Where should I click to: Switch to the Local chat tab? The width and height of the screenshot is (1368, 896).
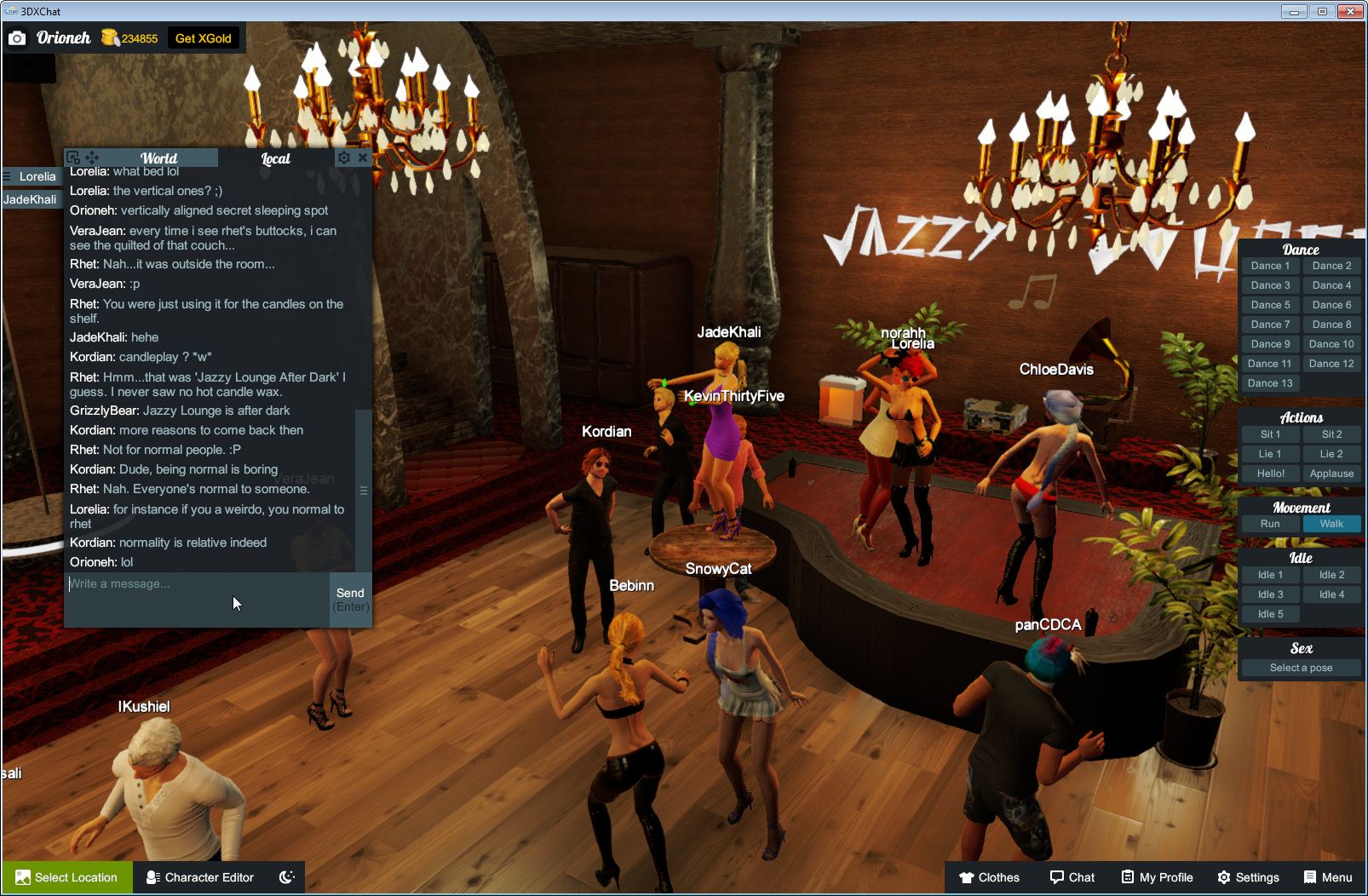click(x=275, y=158)
